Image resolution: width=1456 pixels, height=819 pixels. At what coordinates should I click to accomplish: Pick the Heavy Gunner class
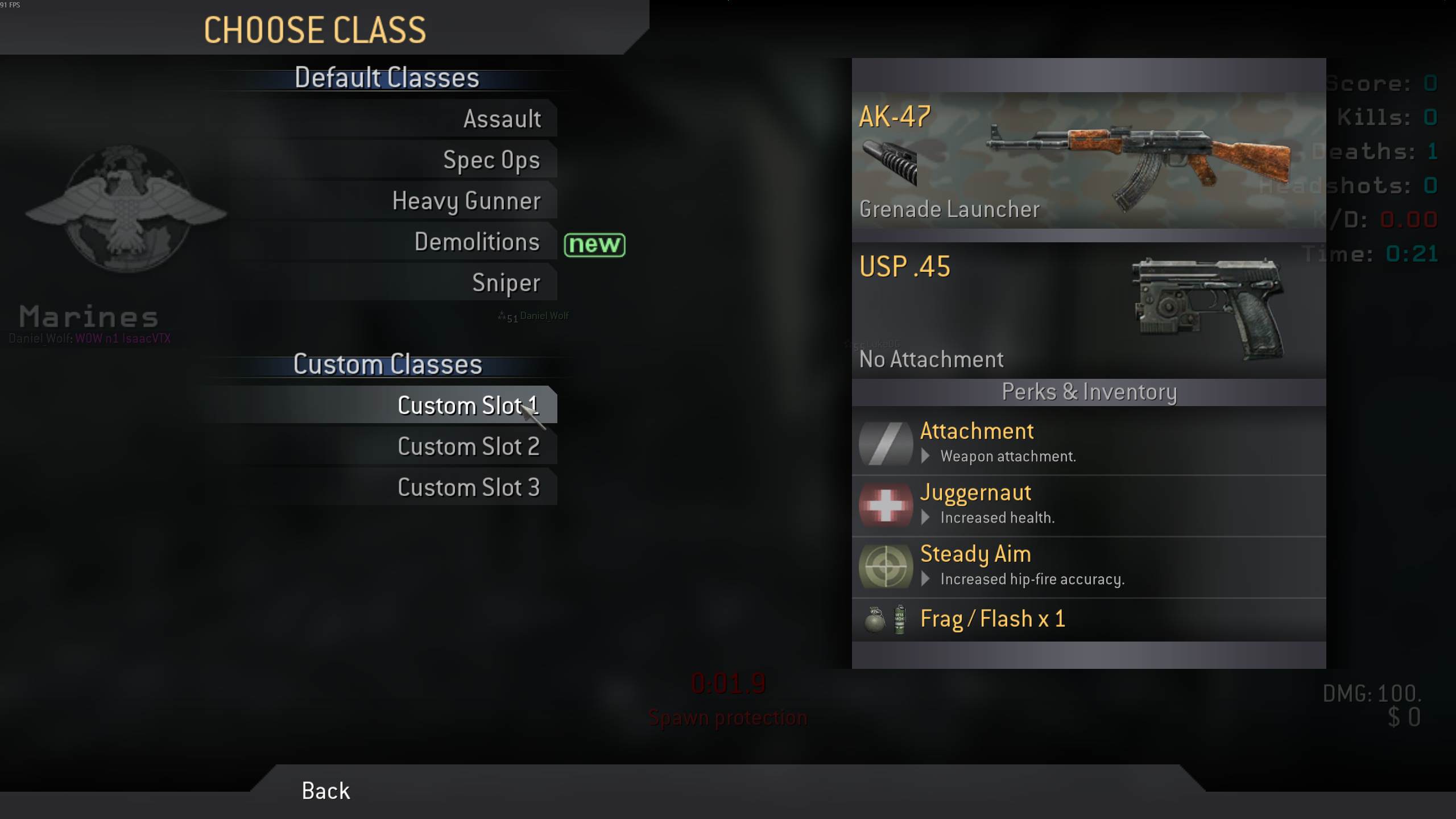pyautogui.click(x=466, y=201)
